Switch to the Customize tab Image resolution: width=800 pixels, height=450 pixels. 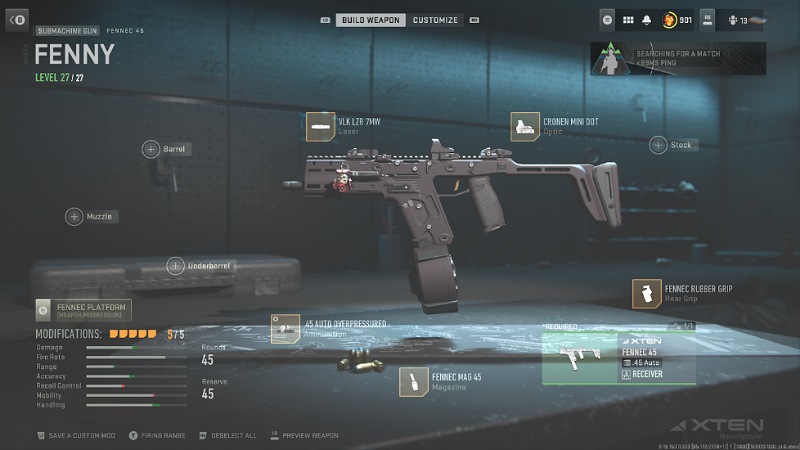pos(436,20)
